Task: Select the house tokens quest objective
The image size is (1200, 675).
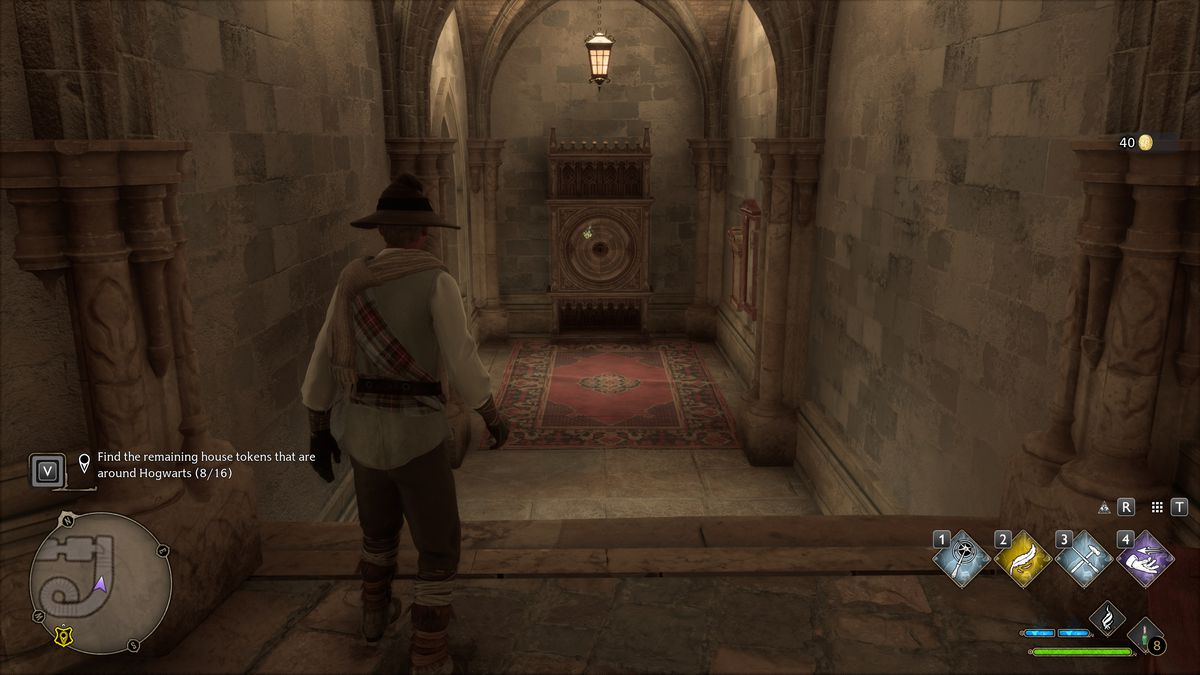Action: (x=206, y=464)
